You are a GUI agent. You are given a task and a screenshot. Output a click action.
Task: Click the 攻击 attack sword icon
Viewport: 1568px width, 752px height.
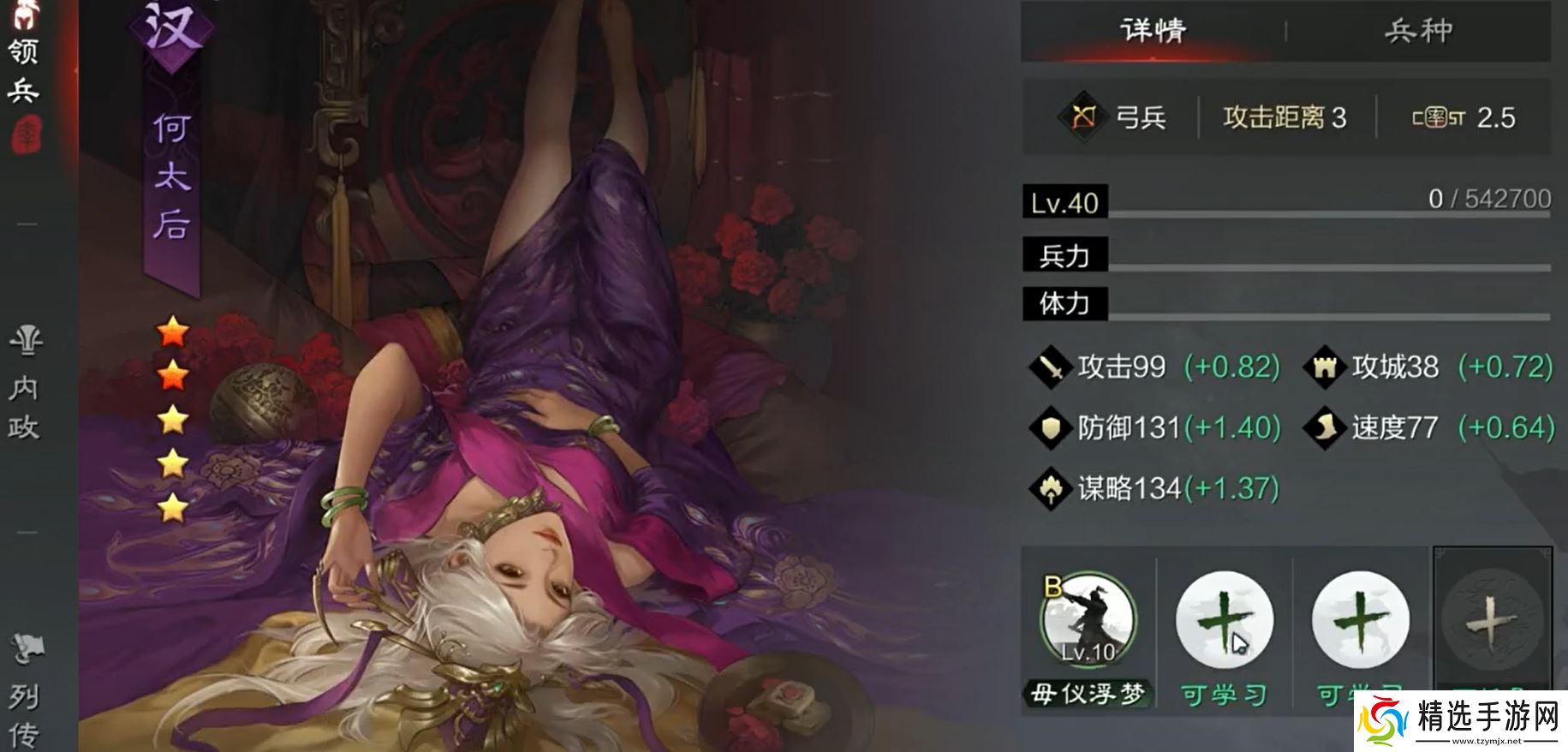coord(1051,367)
